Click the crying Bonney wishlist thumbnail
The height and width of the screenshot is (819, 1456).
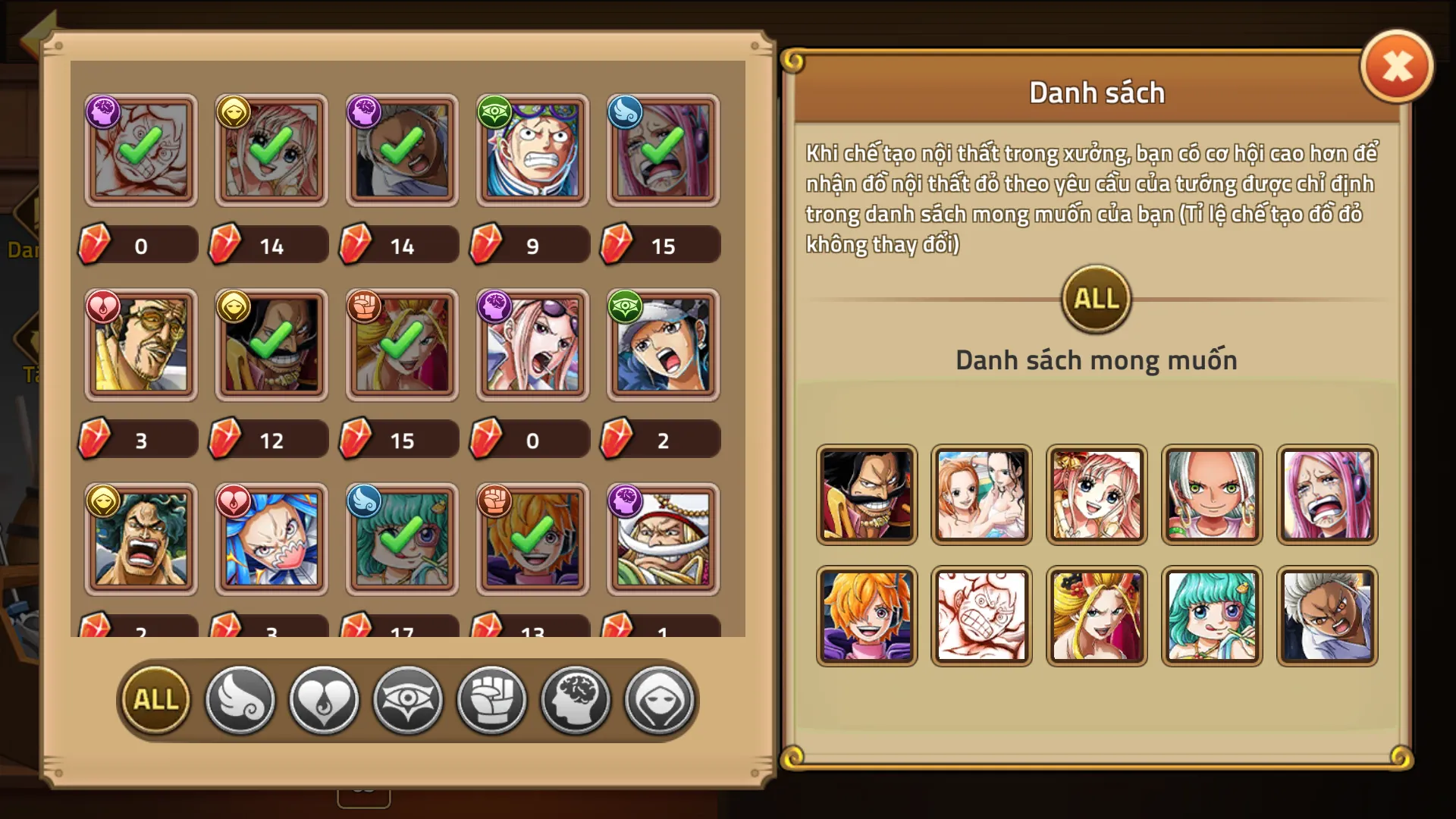pyautogui.click(x=1327, y=494)
